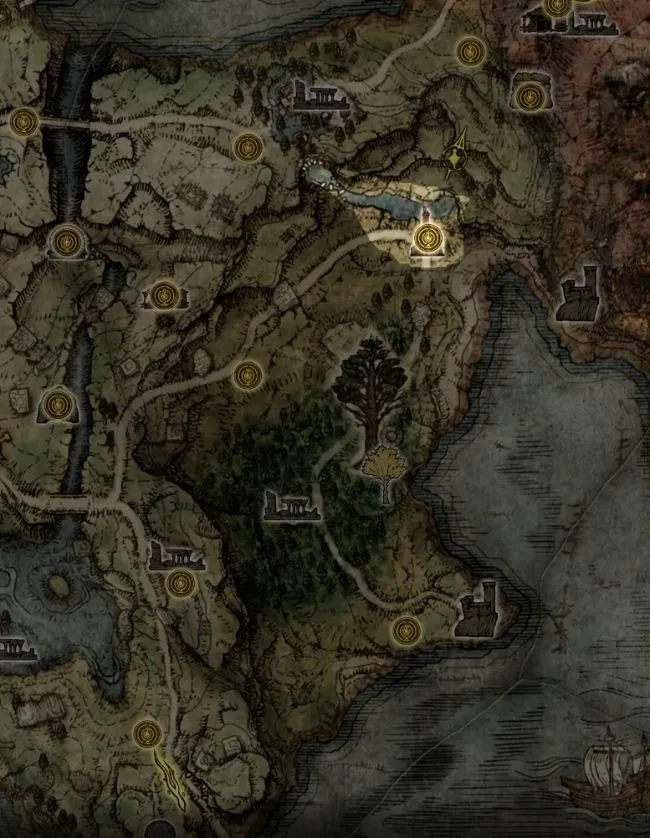Screen dimensions: 650x838
Task: Select the golden Minor Erdtree icon
Action: click(x=381, y=470)
